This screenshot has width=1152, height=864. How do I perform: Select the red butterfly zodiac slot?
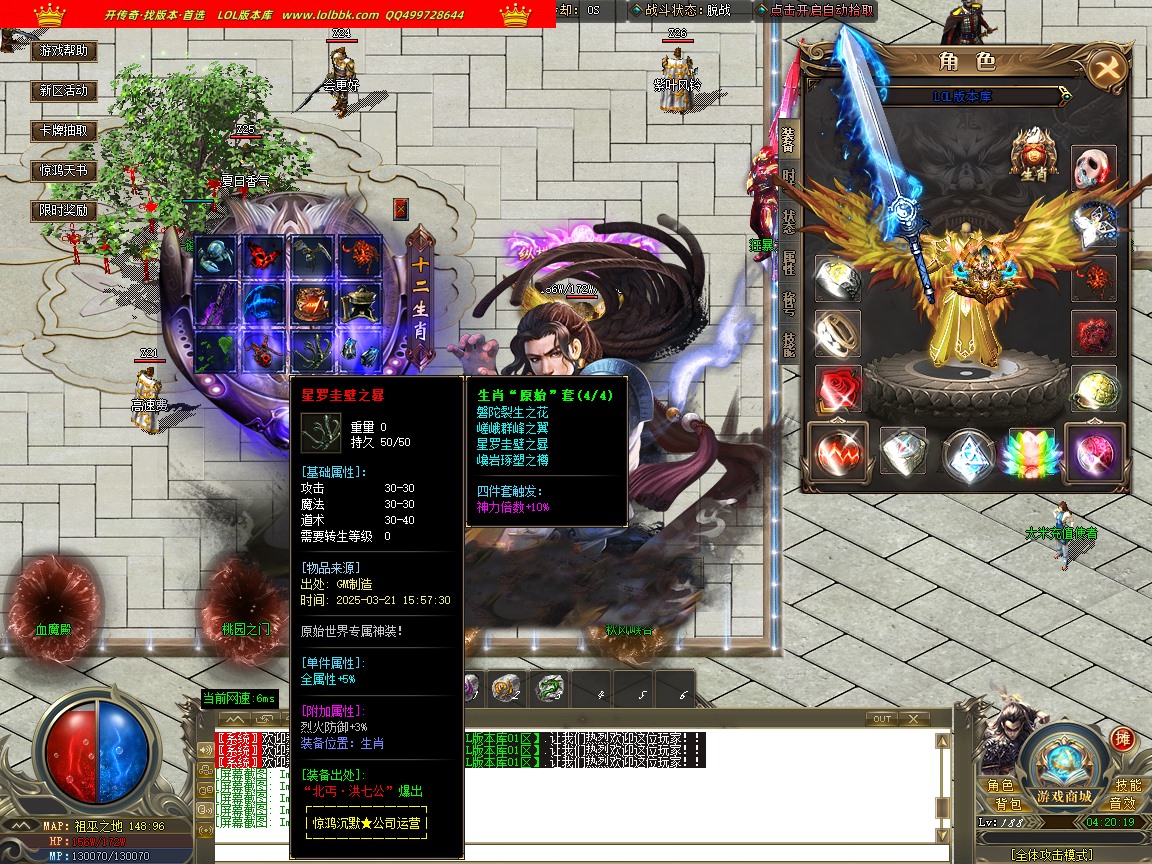262,257
